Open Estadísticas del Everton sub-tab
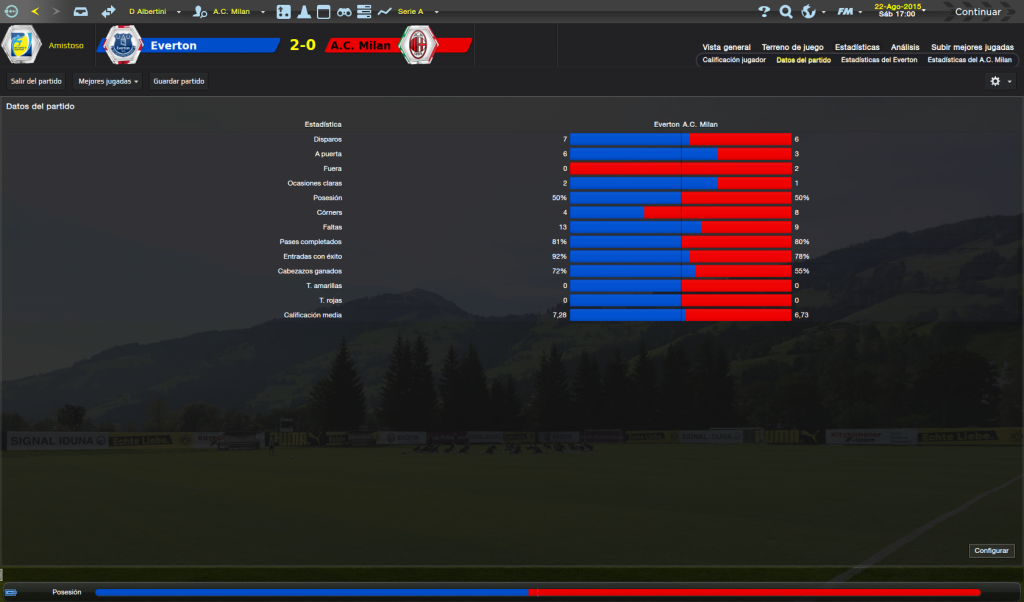1024x602 pixels. tap(879, 60)
